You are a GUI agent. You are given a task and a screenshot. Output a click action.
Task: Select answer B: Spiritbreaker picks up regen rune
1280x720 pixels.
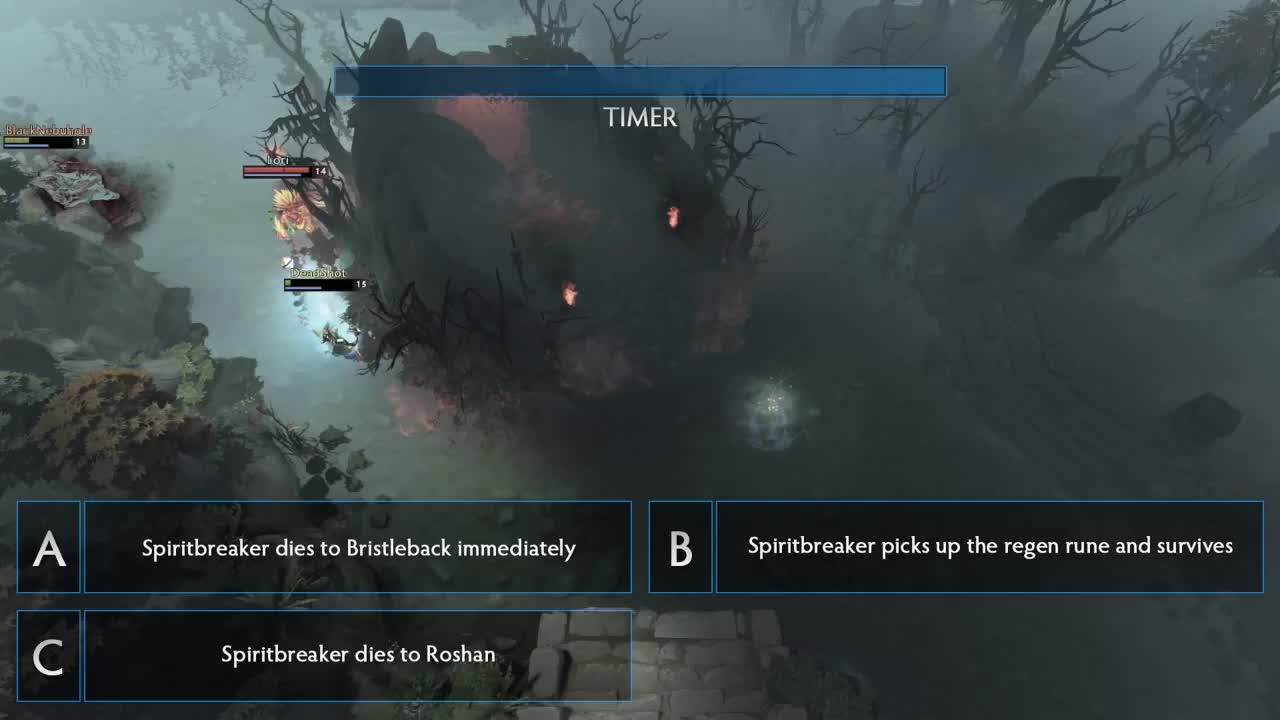coord(989,547)
